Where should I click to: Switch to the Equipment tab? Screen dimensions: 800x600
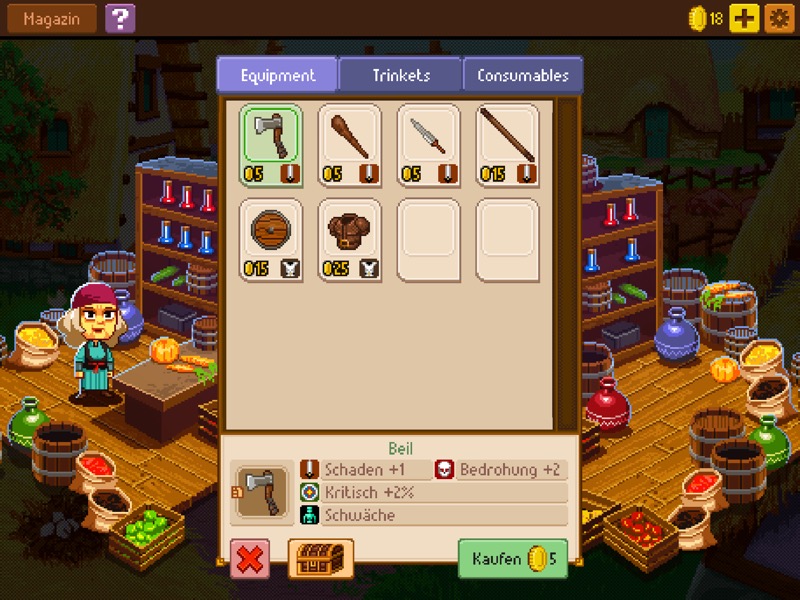[277, 75]
